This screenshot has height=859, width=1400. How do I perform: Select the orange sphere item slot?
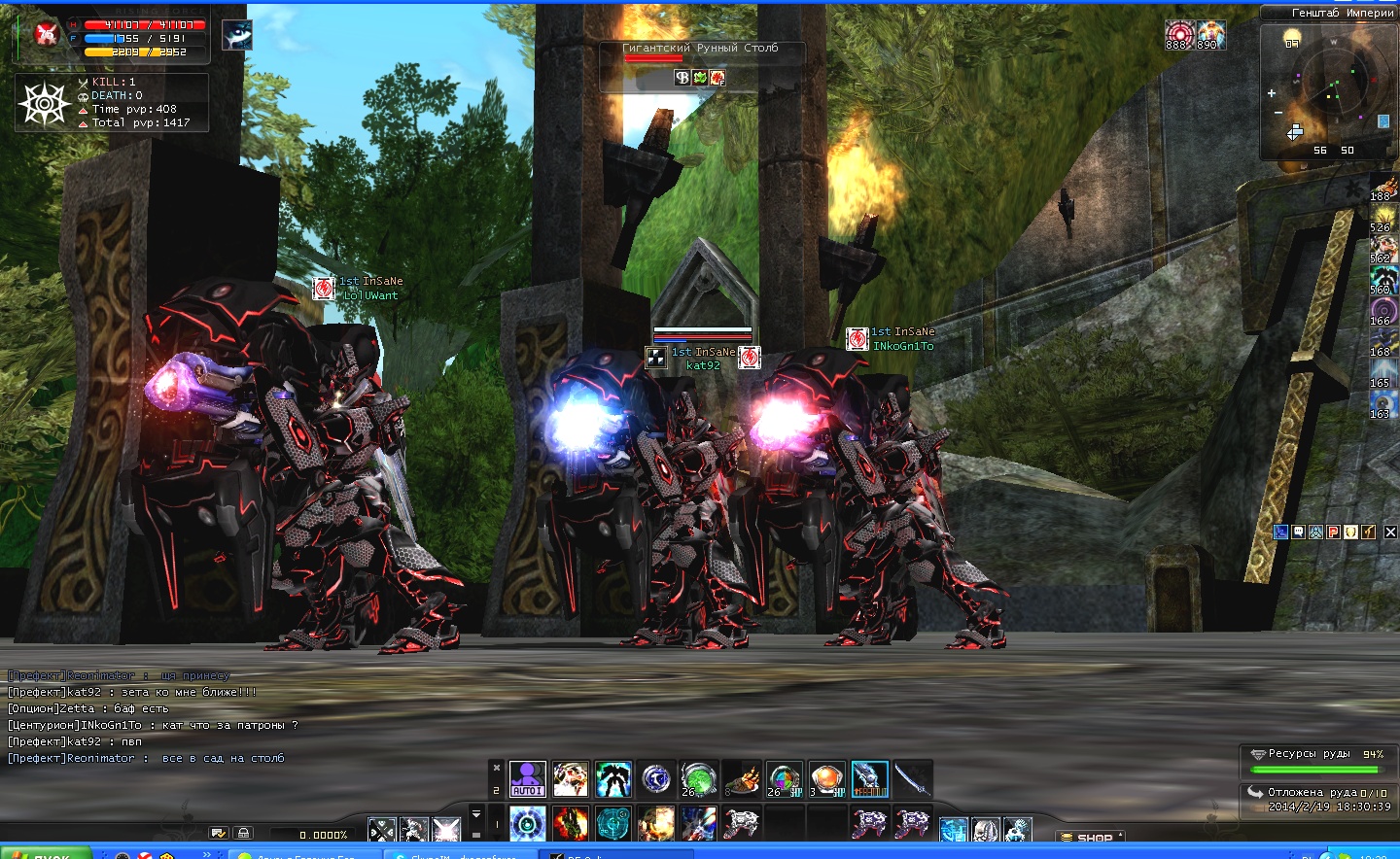(x=826, y=778)
